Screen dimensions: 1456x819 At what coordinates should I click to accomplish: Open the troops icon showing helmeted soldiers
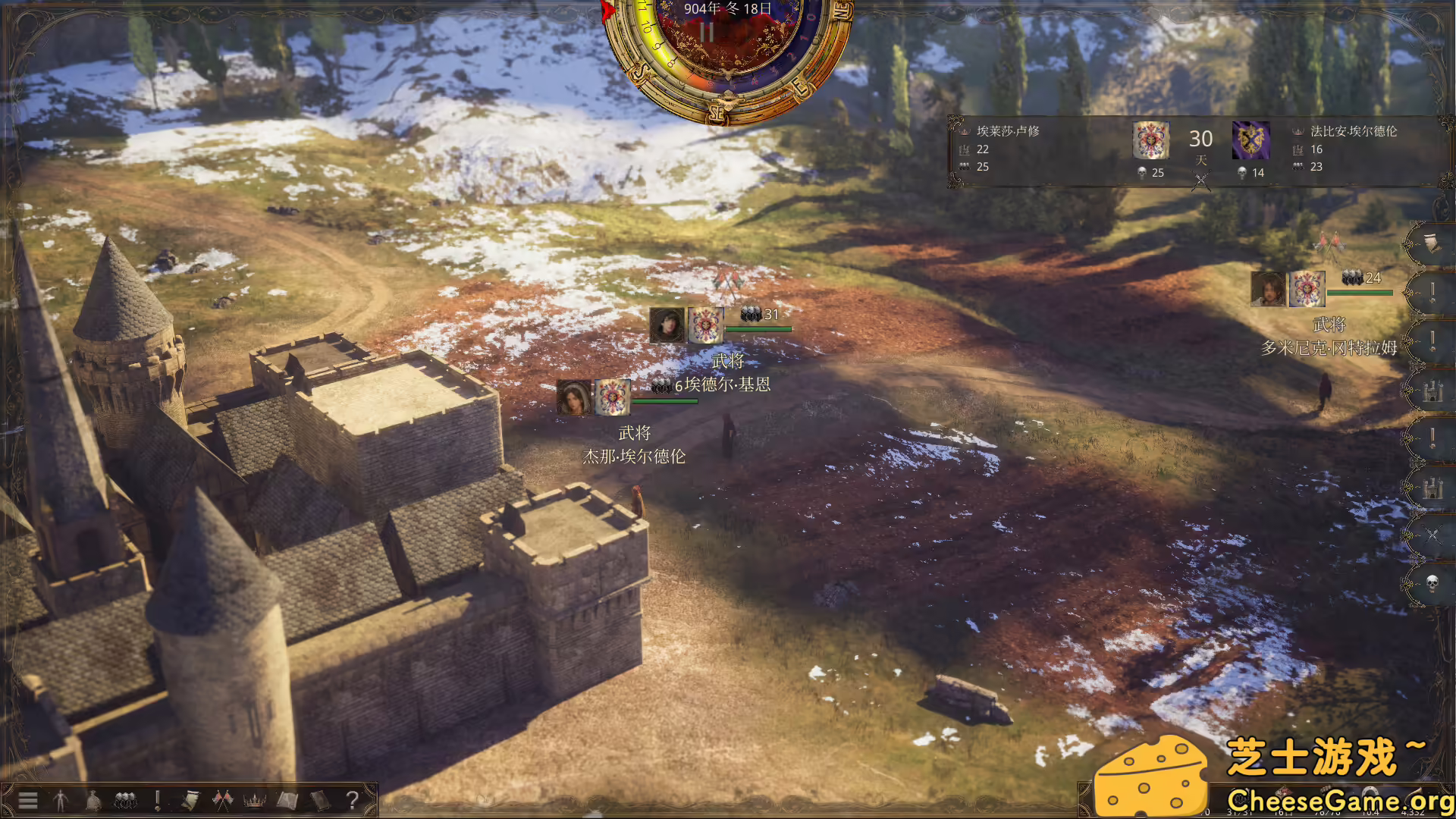[124, 799]
